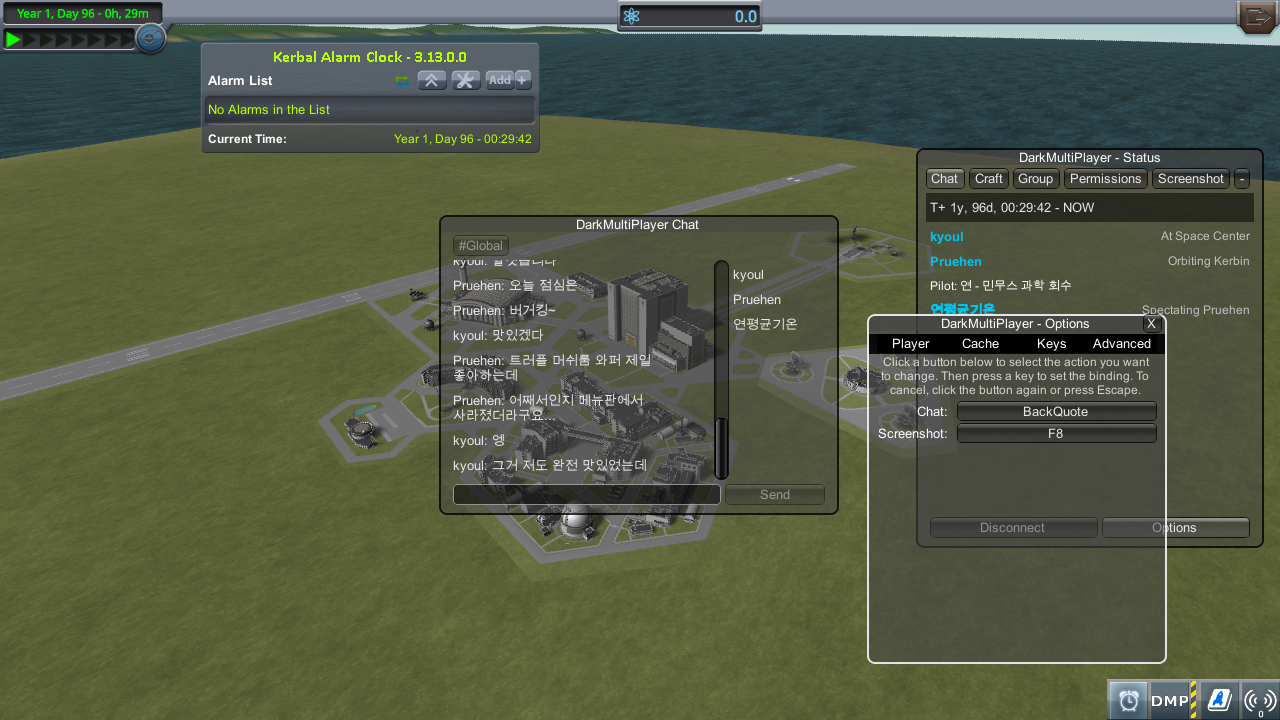Screen dimensions: 1280x720
Task: Open the Permissions window
Action: click(x=1105, y=179)
